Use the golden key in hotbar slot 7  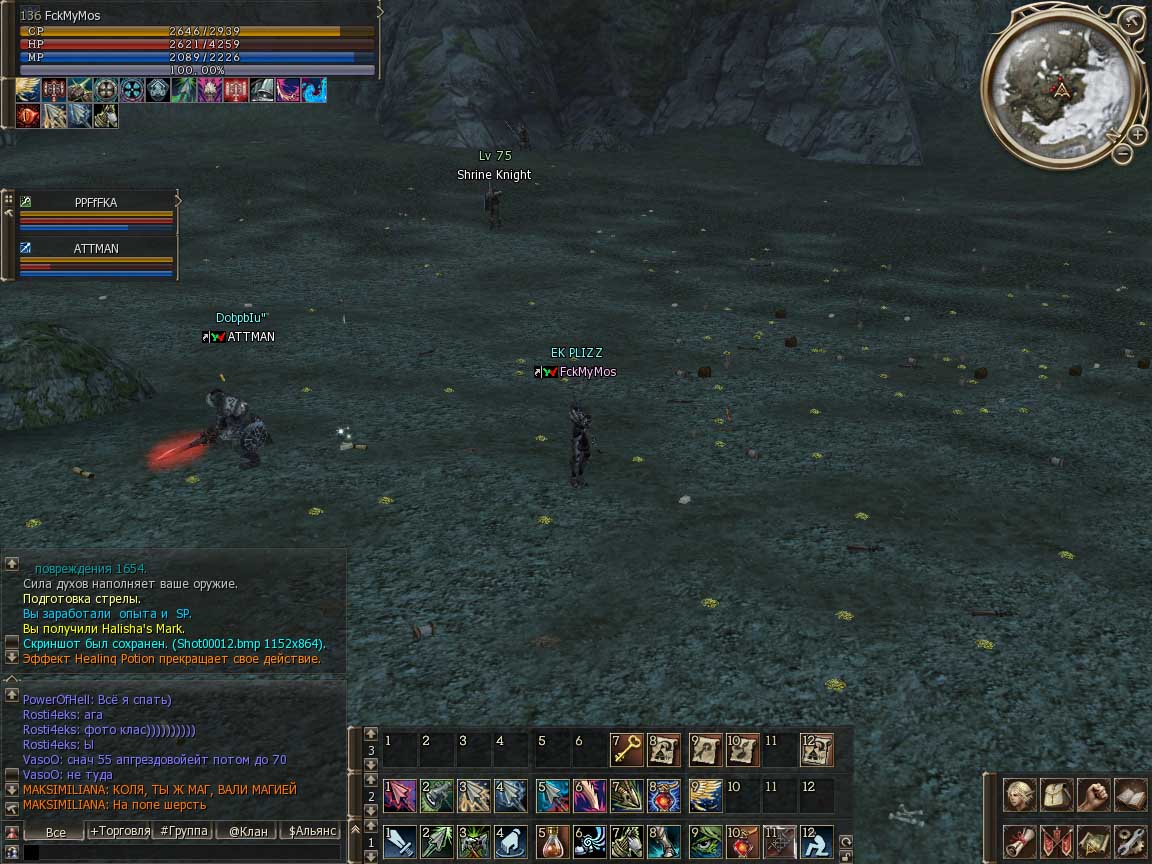(x=627, y=748)
